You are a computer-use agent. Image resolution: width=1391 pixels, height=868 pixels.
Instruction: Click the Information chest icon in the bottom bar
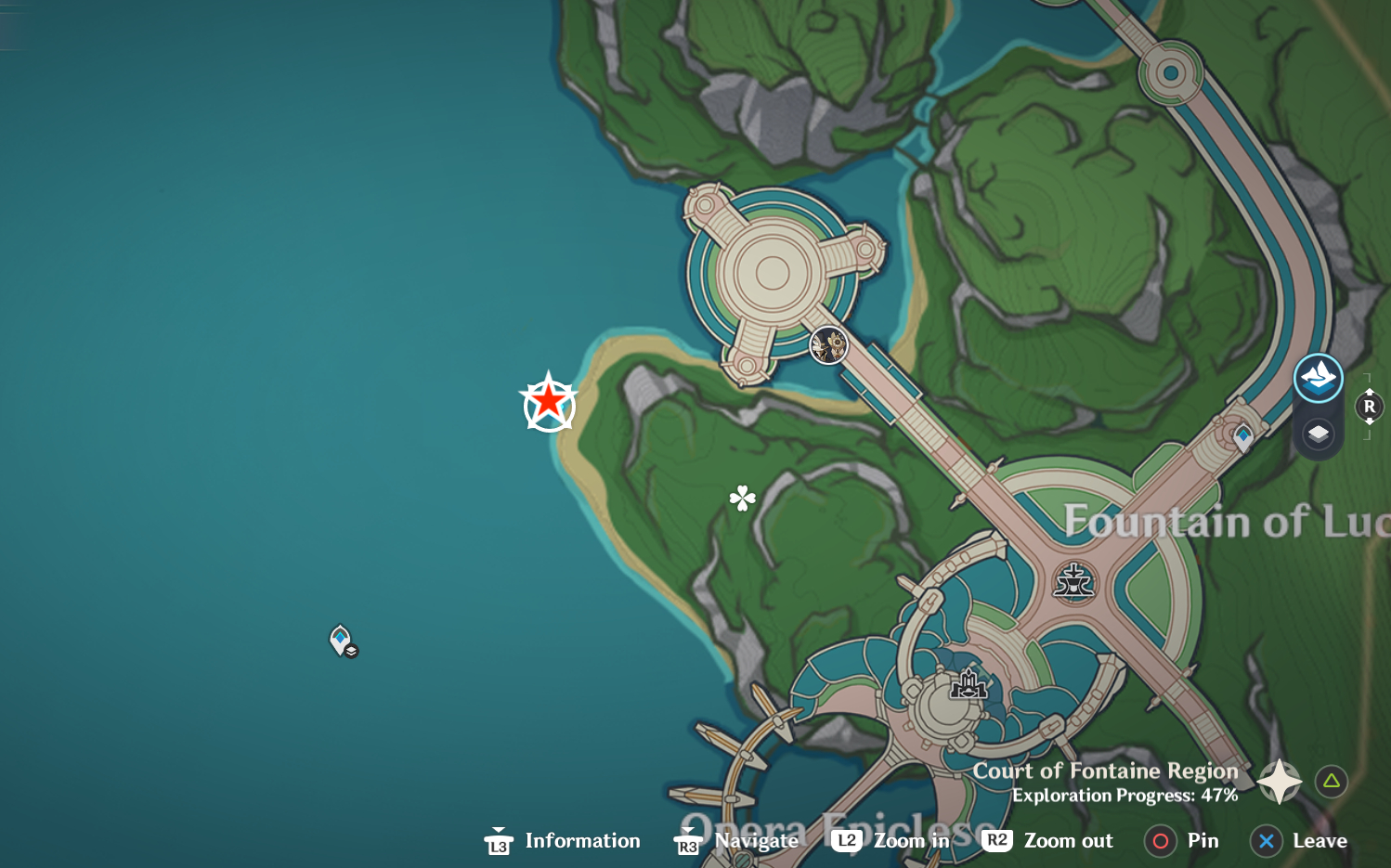499,841
